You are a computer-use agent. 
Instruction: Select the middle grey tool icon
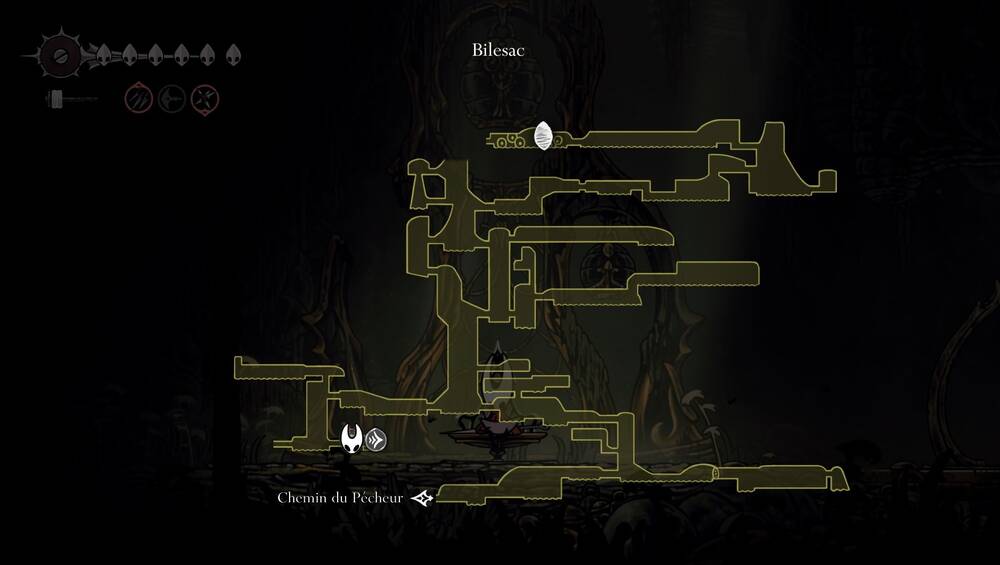pyautogui.click(x=172, y=99)
